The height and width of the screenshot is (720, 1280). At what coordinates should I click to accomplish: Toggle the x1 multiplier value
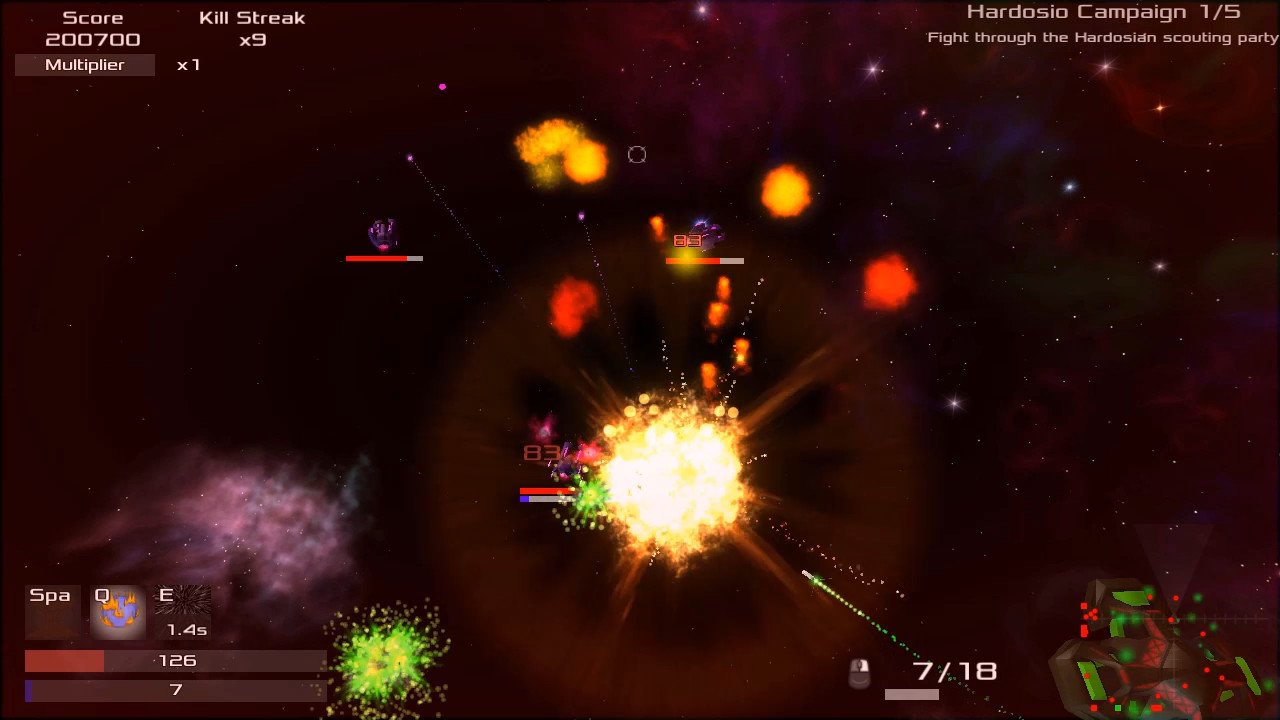(x=187, y=65)
